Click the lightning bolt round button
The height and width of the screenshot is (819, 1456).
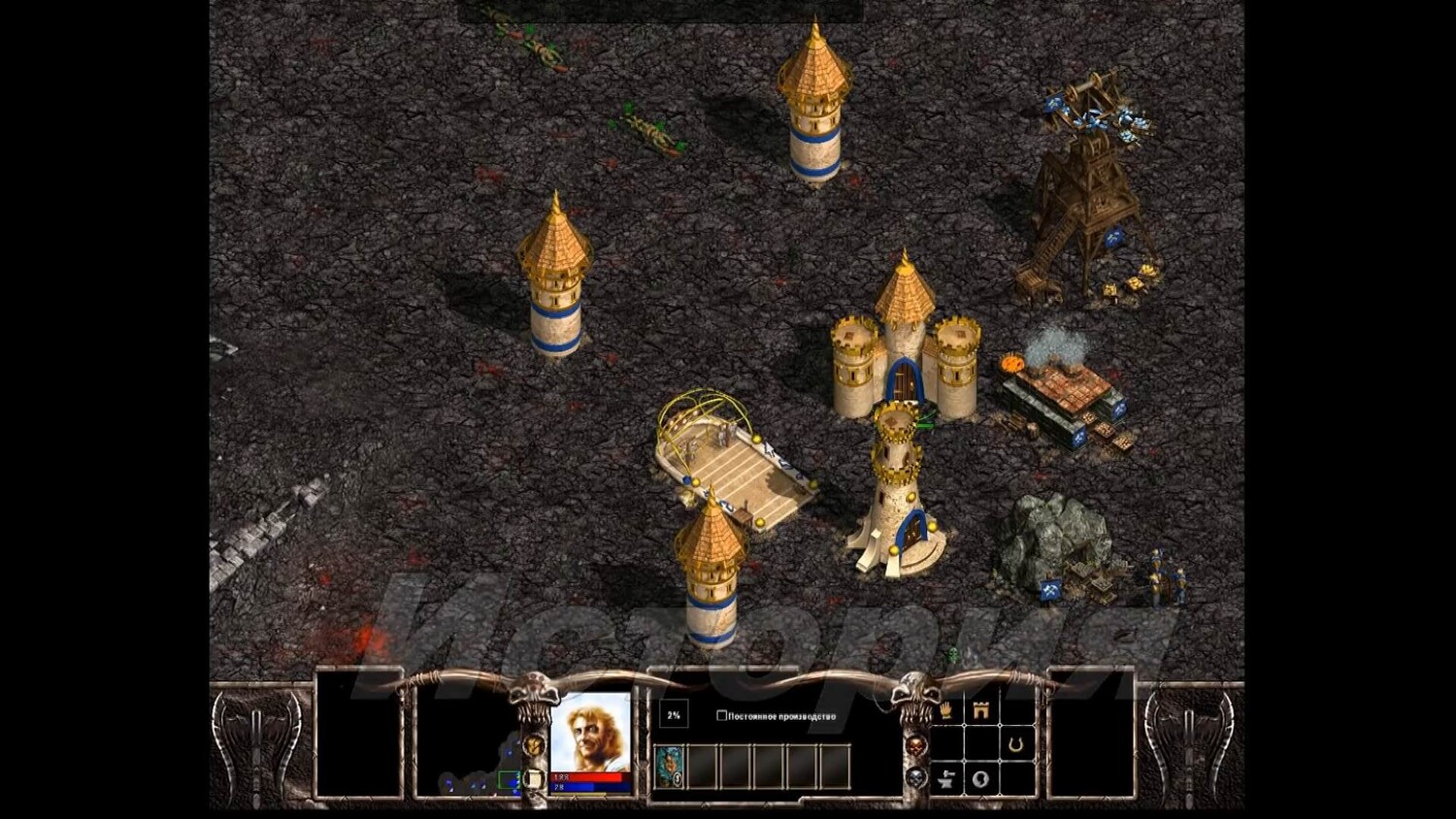pos(533,745)
